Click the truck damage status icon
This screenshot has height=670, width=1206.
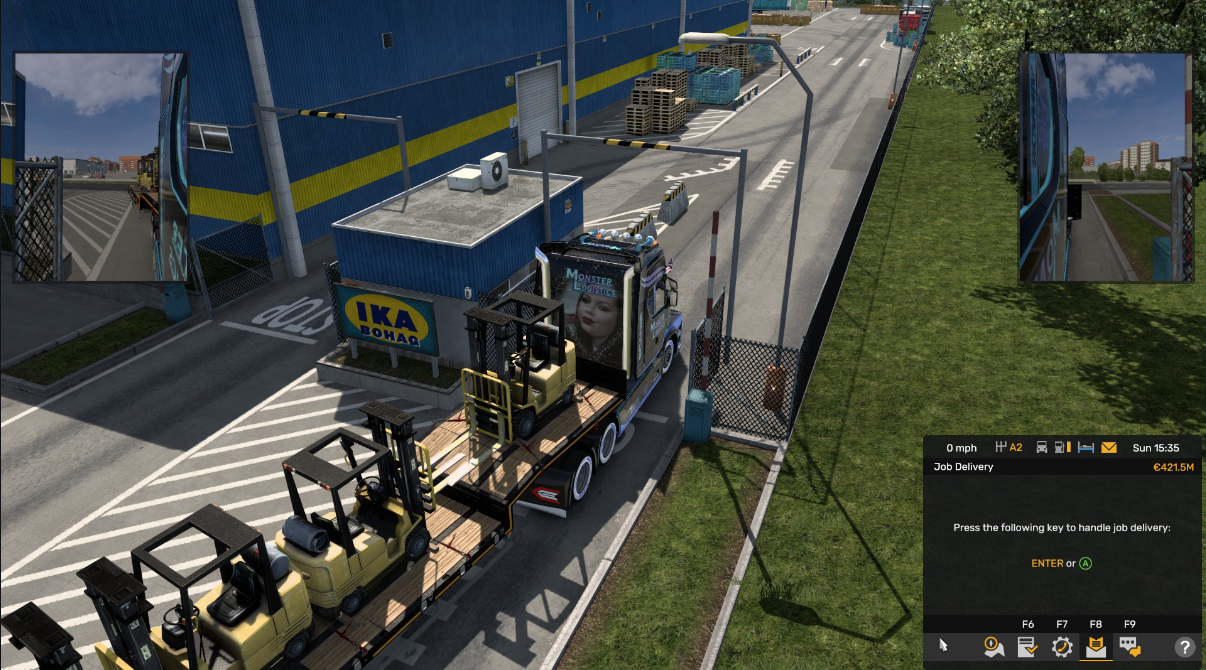(1042, 448)
